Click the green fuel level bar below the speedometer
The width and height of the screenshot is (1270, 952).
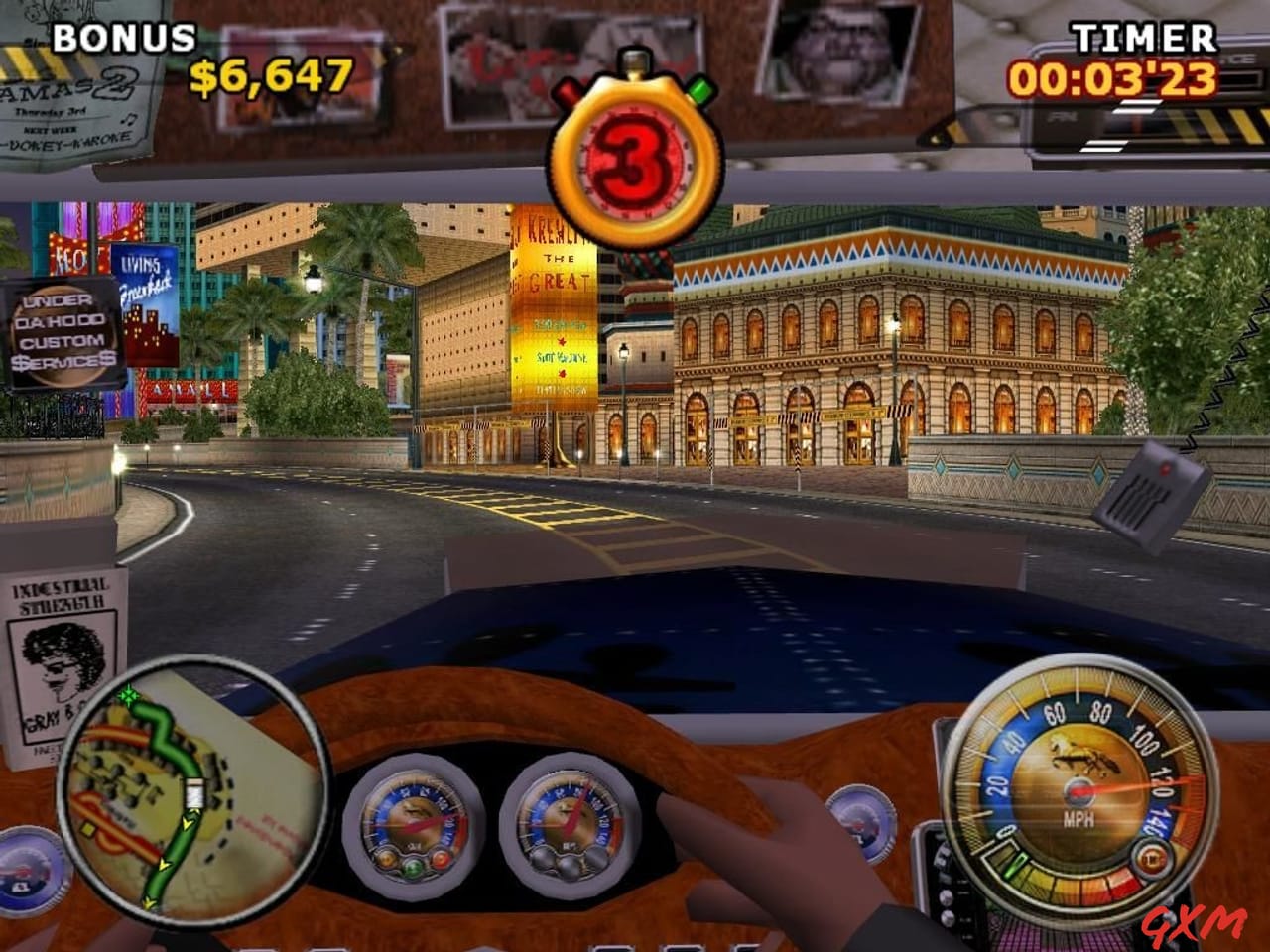tap(1015, 866)
